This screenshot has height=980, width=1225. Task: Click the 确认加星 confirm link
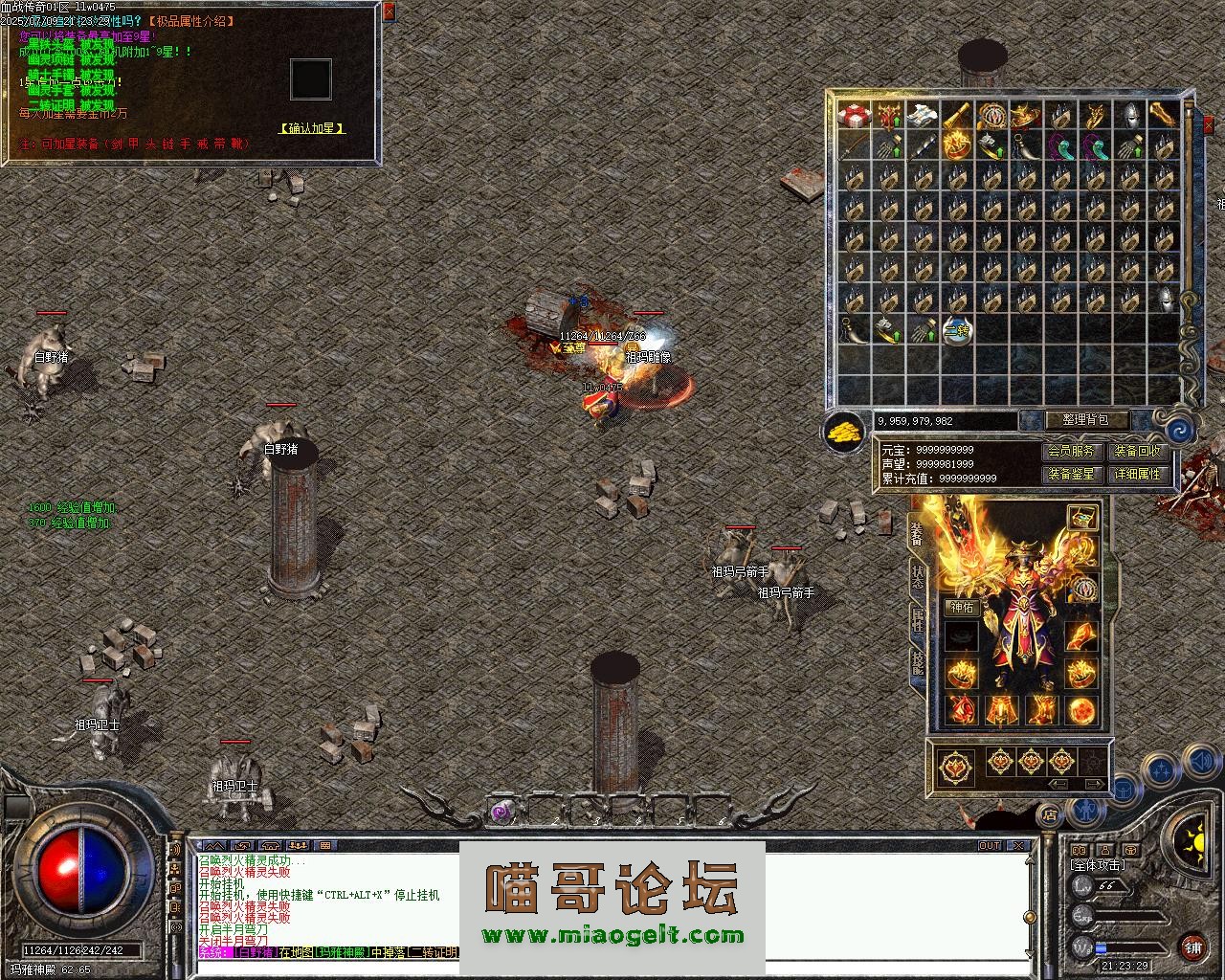click(312, 128)
